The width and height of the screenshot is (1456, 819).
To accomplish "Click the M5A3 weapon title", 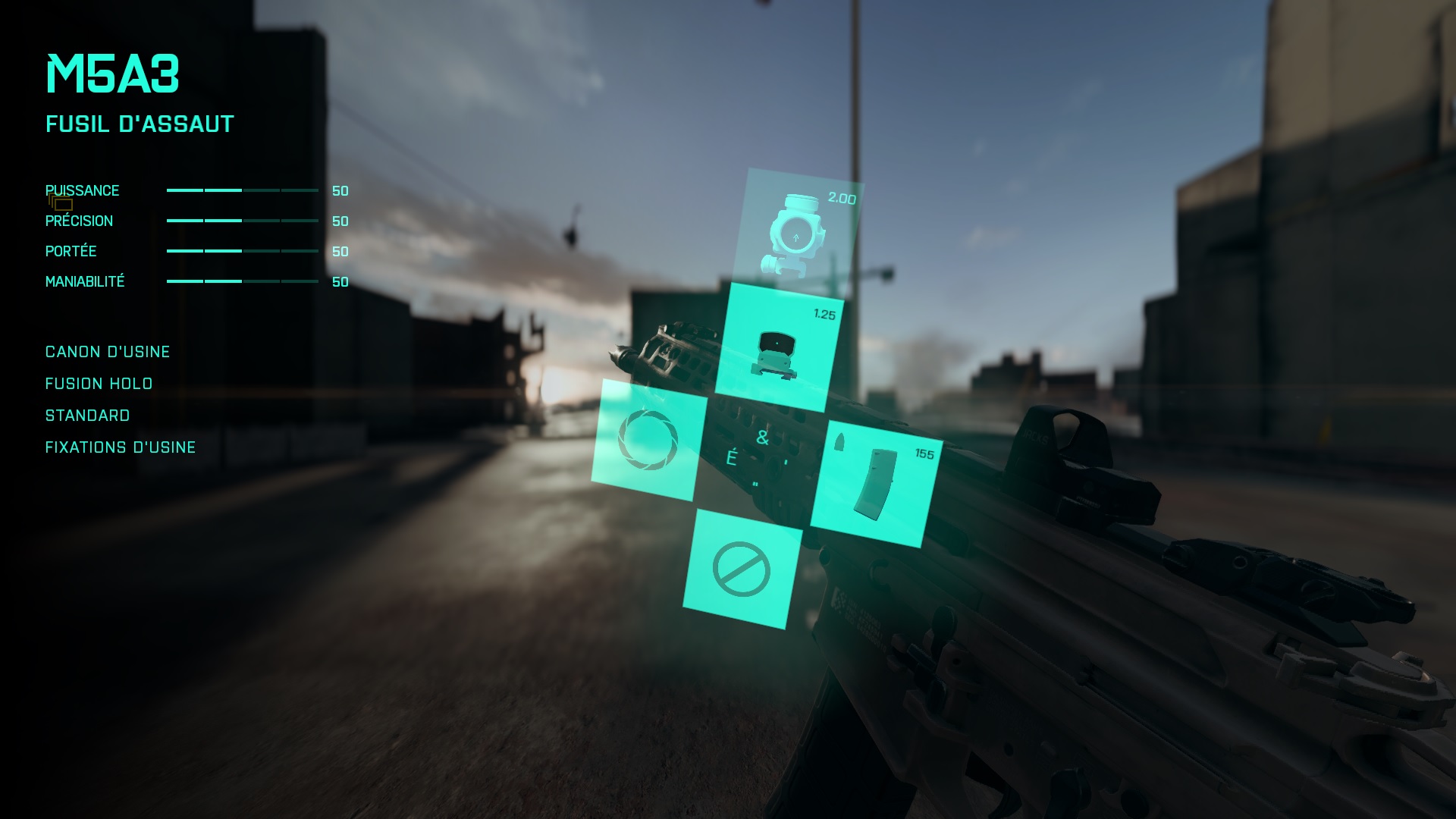I will click(x=112, y=74).
